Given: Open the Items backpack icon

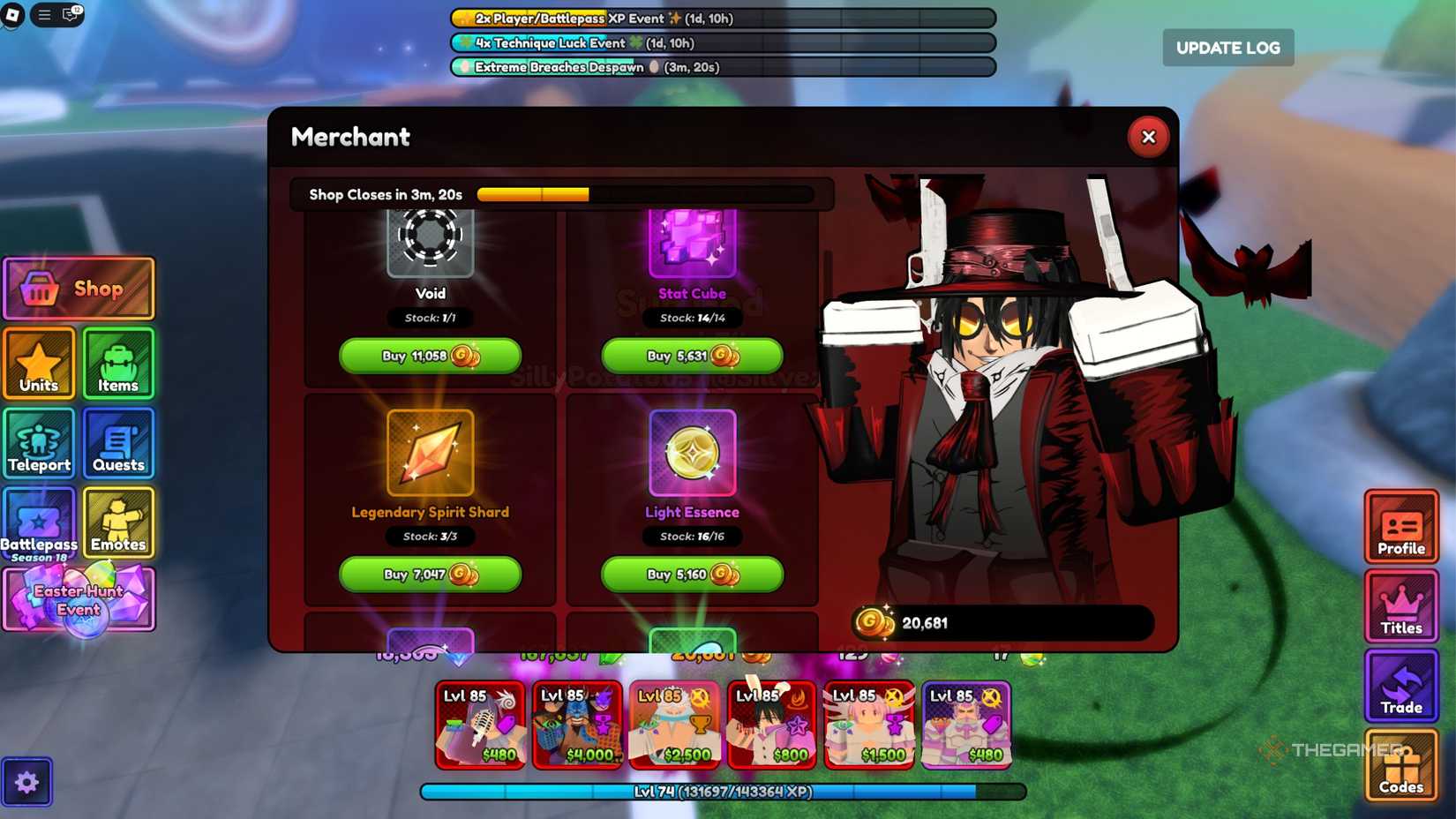Looking at the screenshot, I should pos(118,363).
